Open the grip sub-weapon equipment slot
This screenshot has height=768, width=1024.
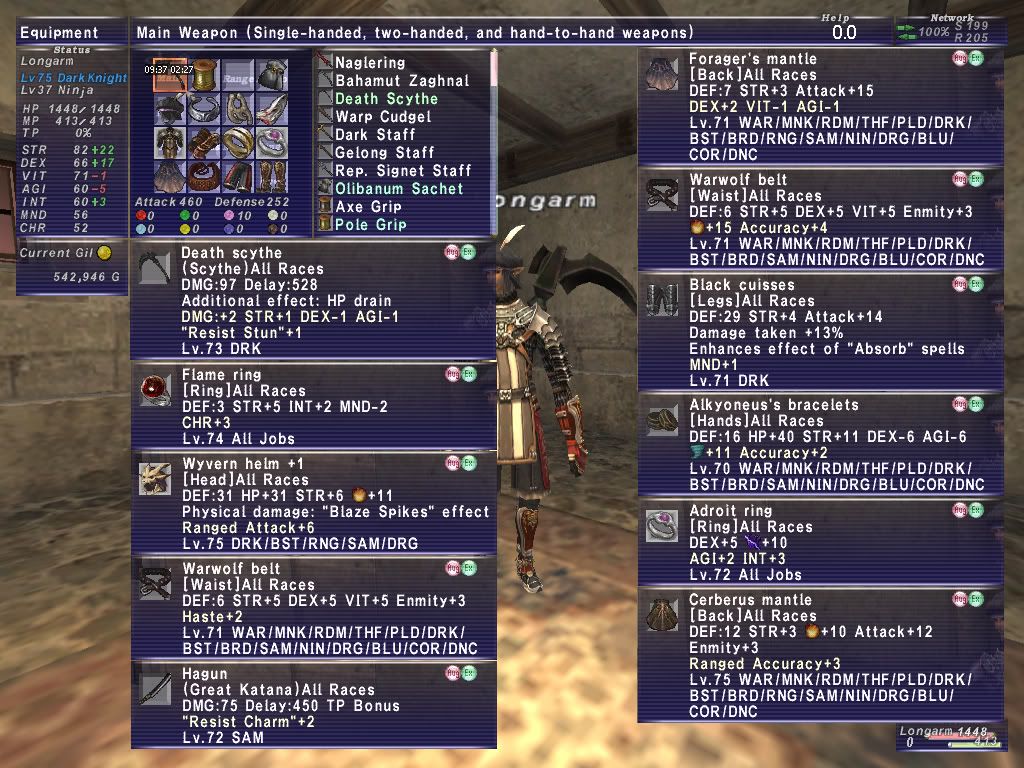coord(204,75)
